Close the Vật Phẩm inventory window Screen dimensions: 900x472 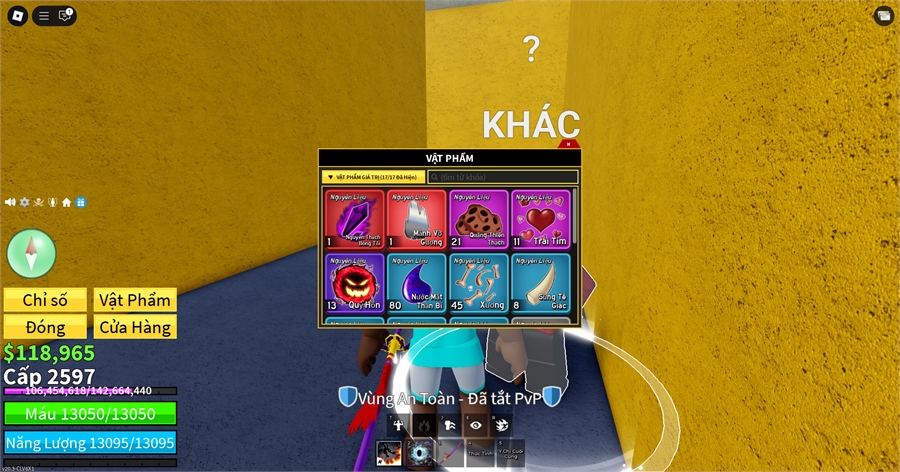tap(569, 145)
